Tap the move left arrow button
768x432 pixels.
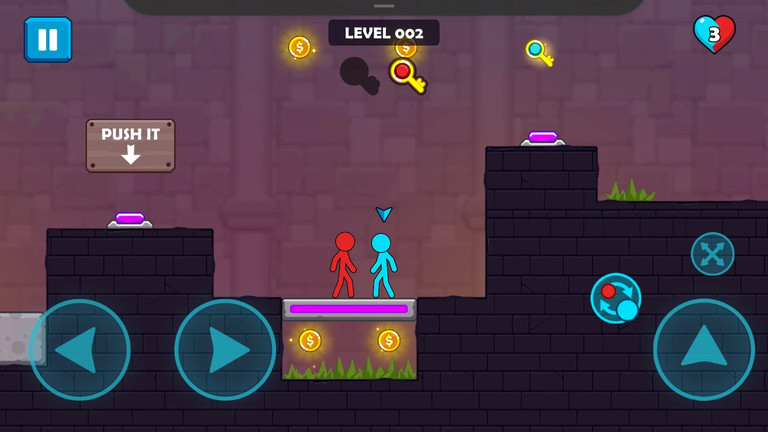[x=79, y=350]
